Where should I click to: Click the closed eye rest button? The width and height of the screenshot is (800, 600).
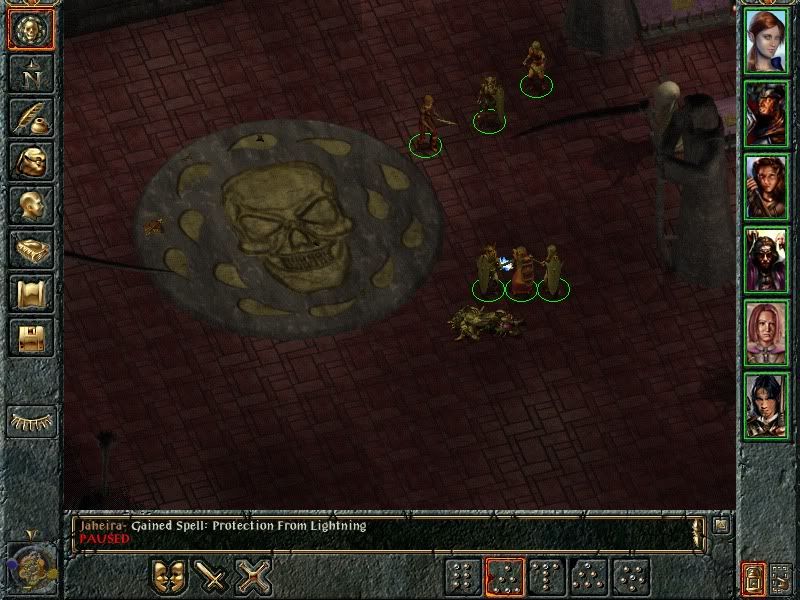tap(31, 420)
